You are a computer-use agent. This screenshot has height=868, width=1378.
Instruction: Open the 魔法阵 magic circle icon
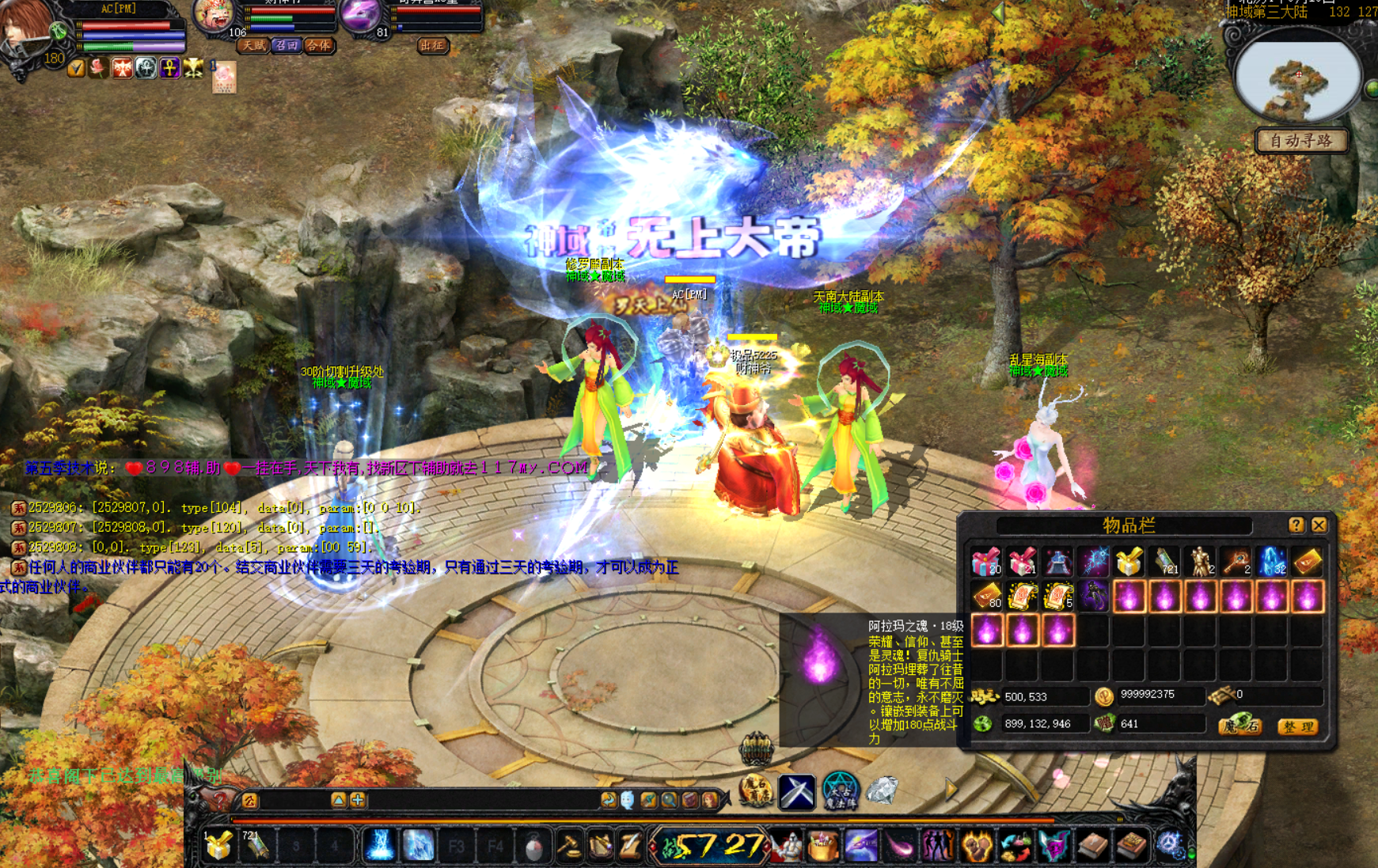(840, 790)
